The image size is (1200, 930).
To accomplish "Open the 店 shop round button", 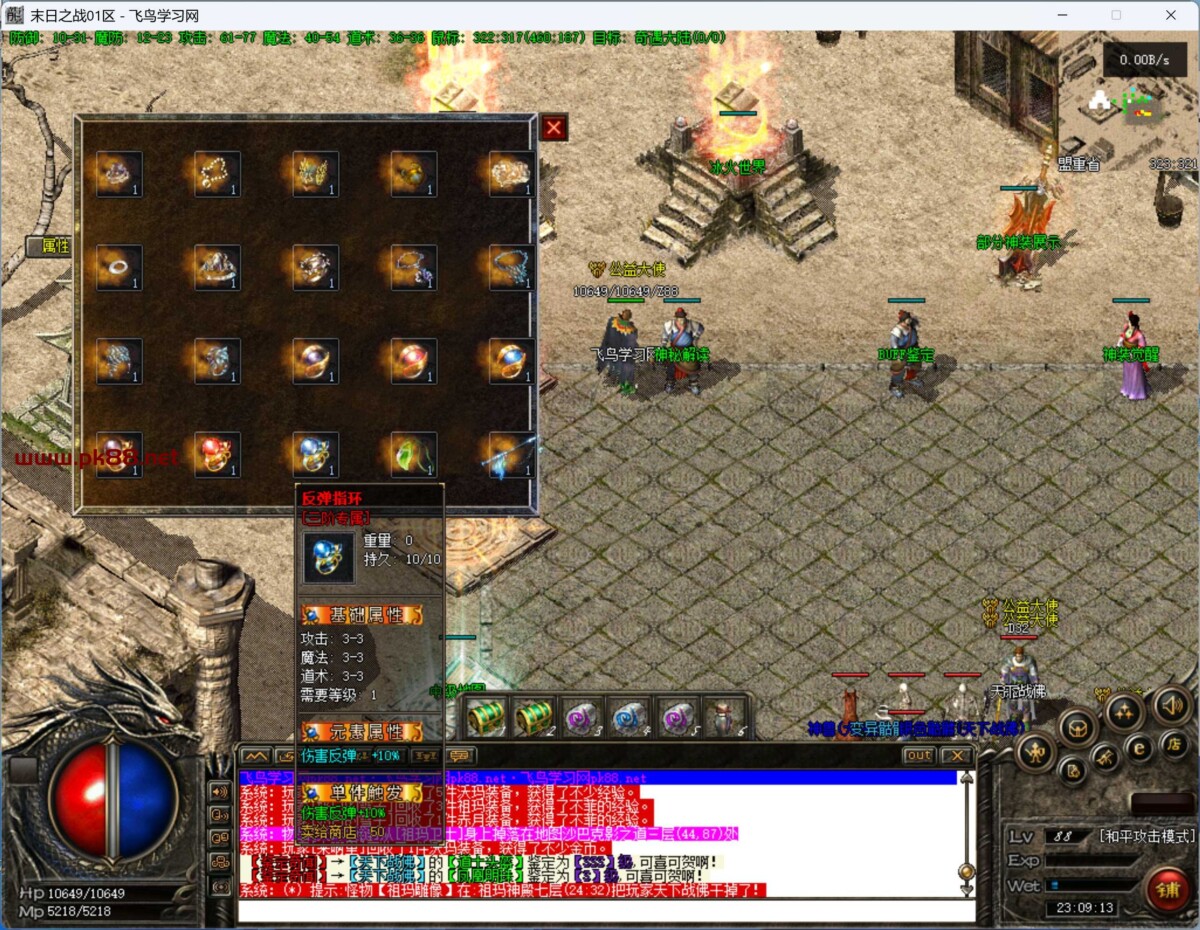I will coord(1176,743).
